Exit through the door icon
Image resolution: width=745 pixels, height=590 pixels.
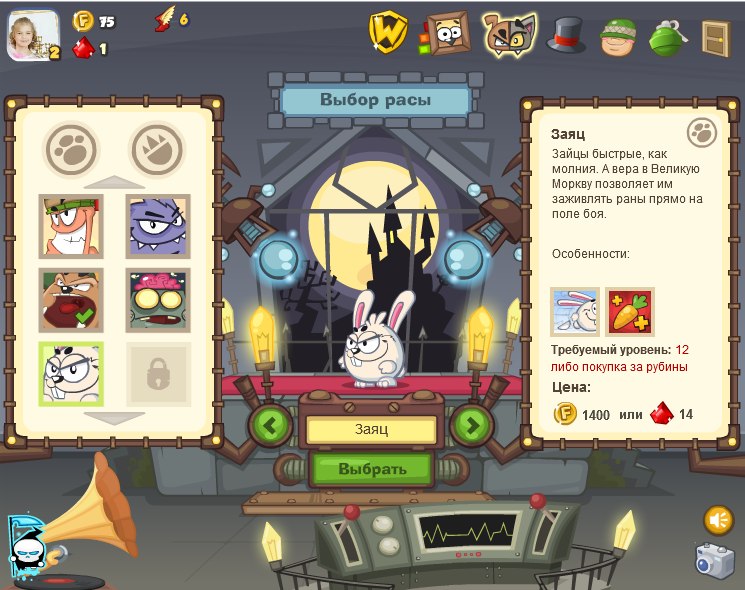[716, 37]
